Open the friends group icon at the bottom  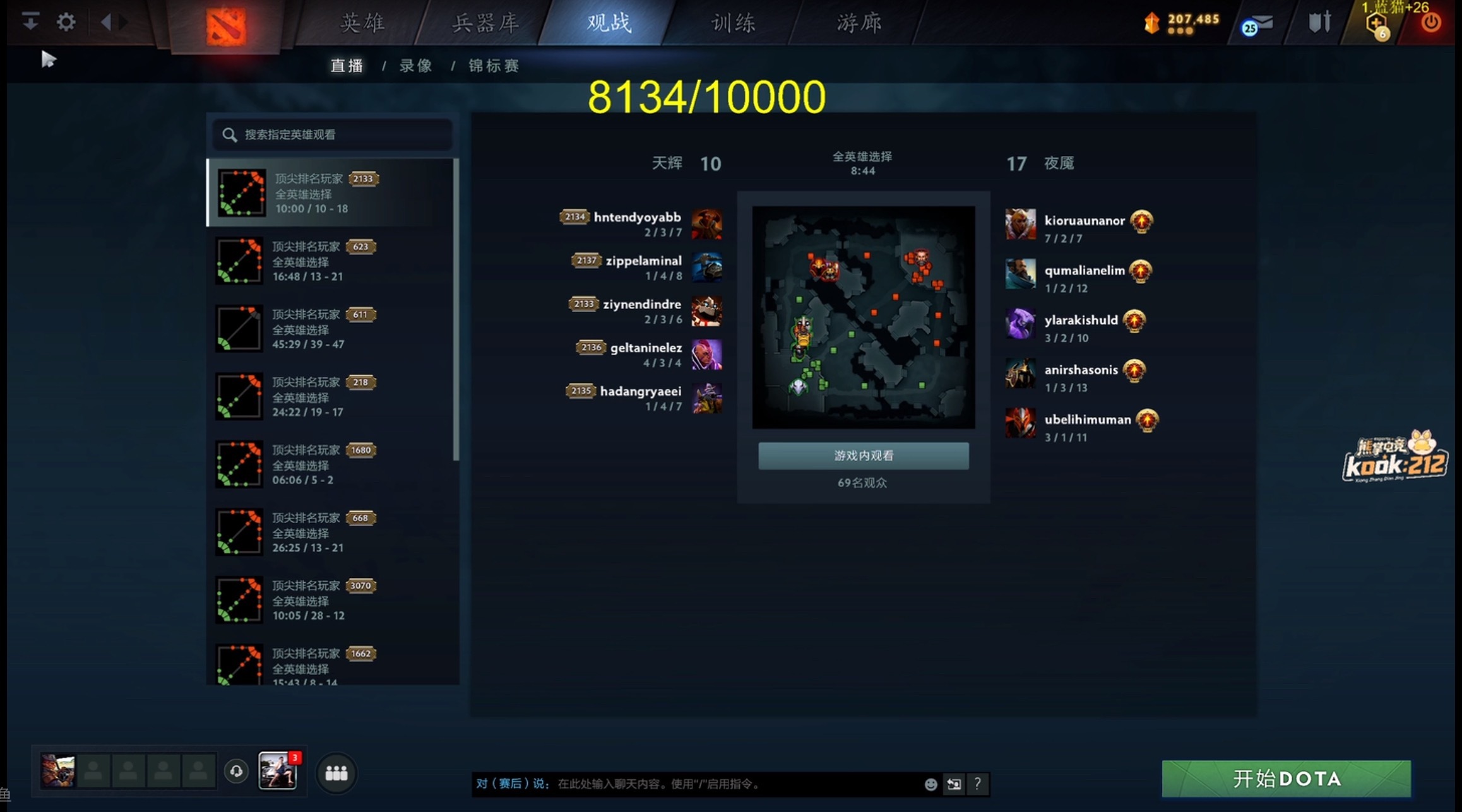[x=336, y=772]
